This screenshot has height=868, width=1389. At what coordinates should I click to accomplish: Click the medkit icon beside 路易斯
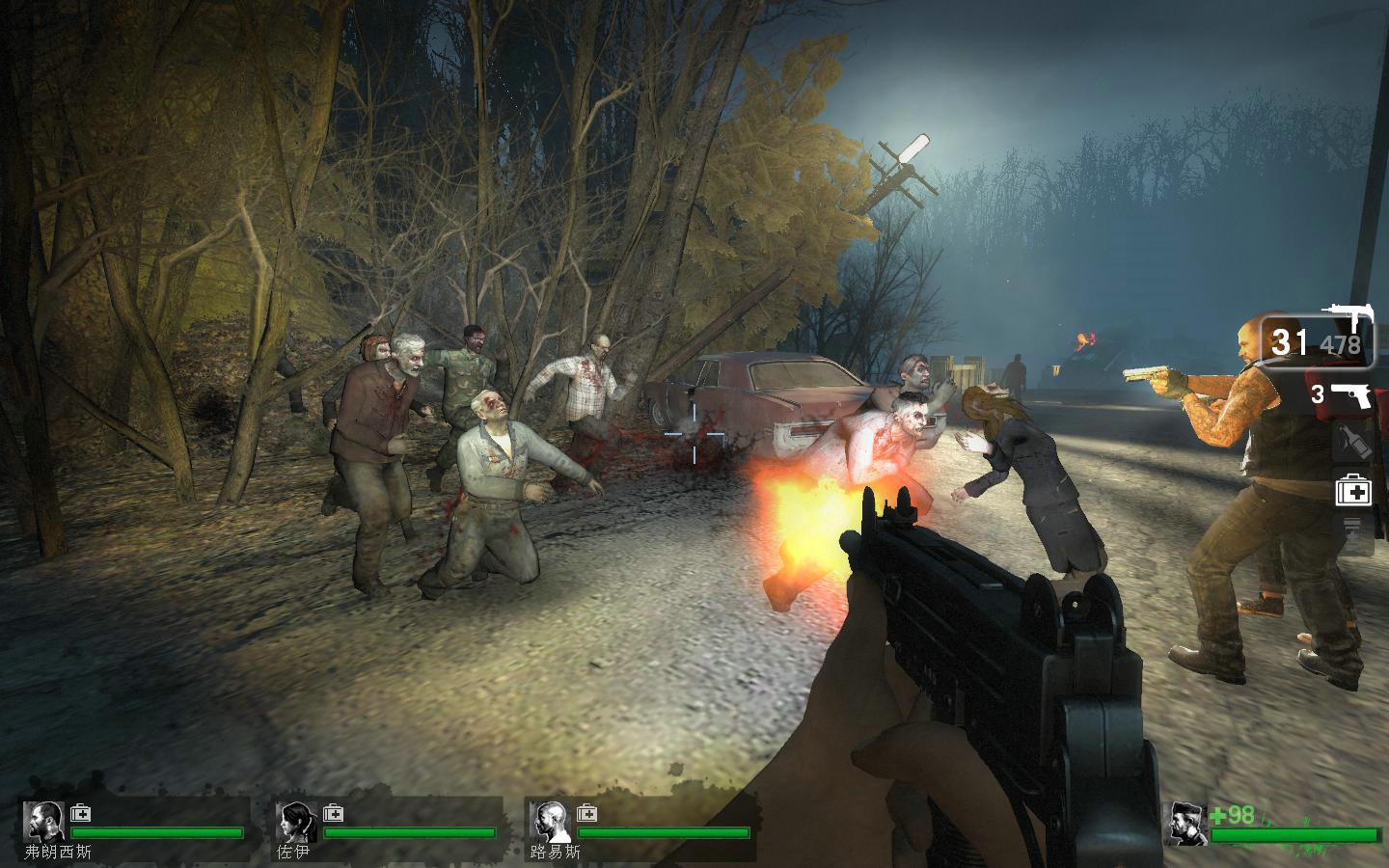pyautogui.click(x=586, y=813)
